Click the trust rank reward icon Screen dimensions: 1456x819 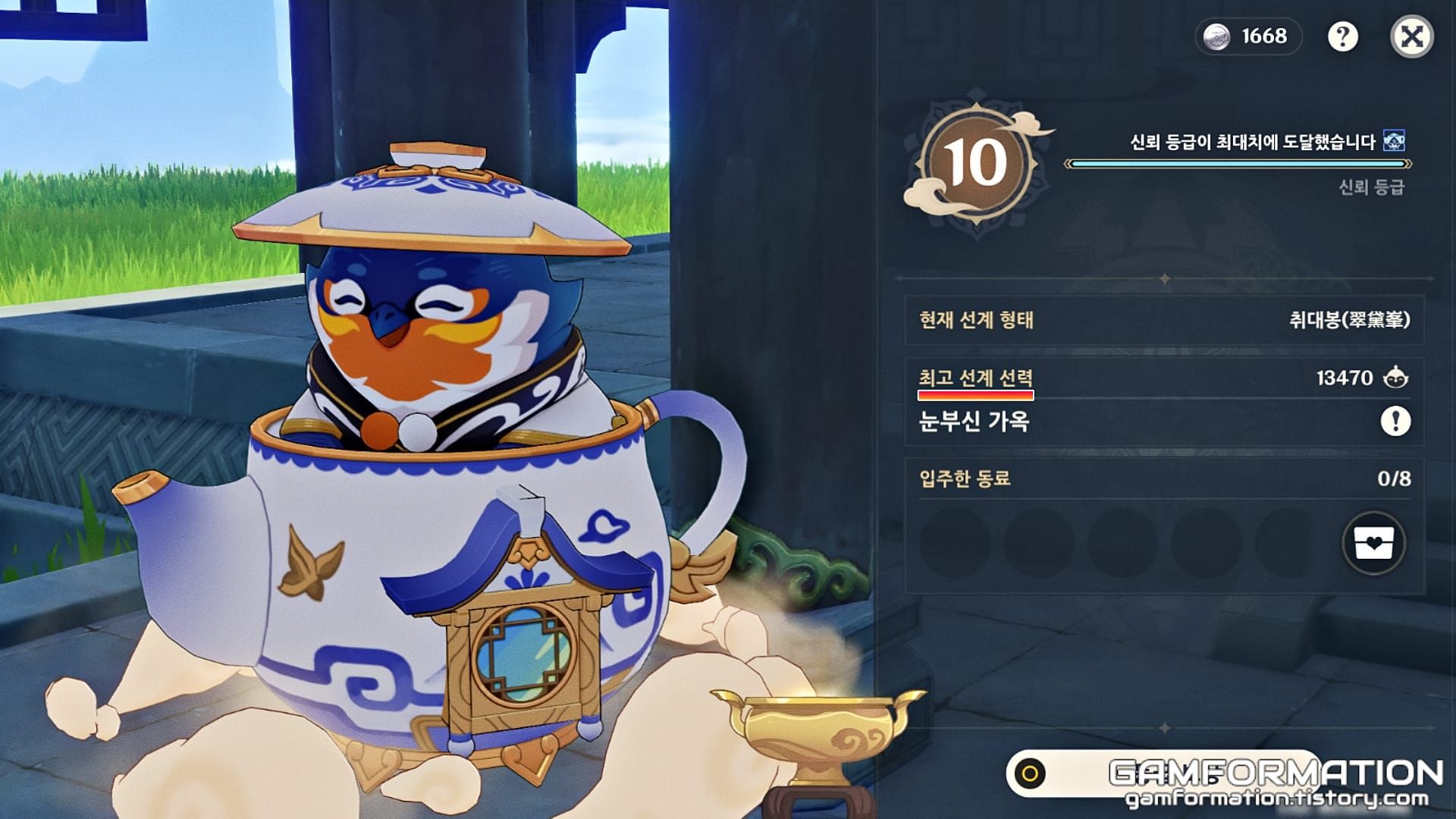pos(1394,141)
